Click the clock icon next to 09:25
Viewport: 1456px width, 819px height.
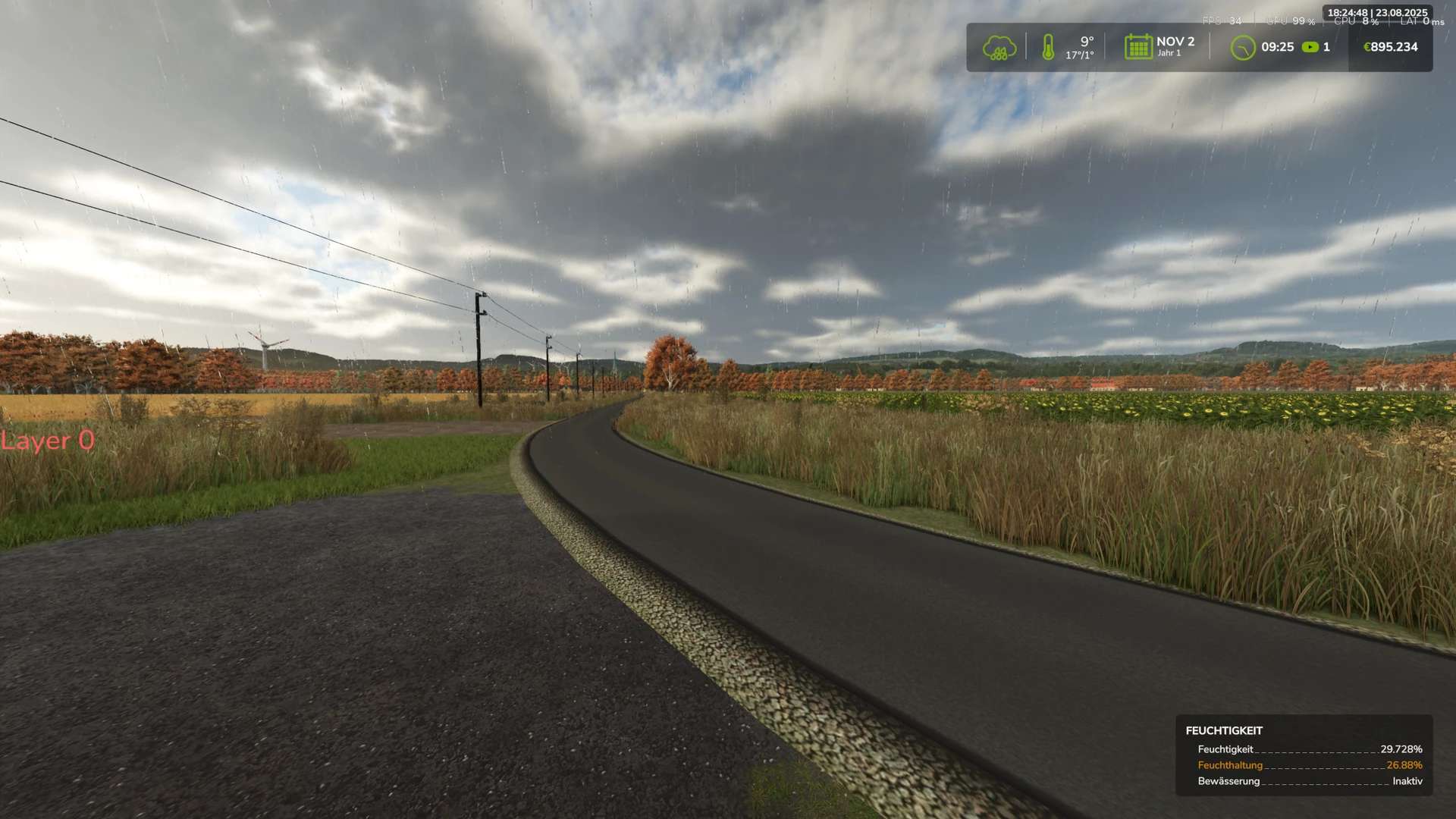coord(1242,48)
